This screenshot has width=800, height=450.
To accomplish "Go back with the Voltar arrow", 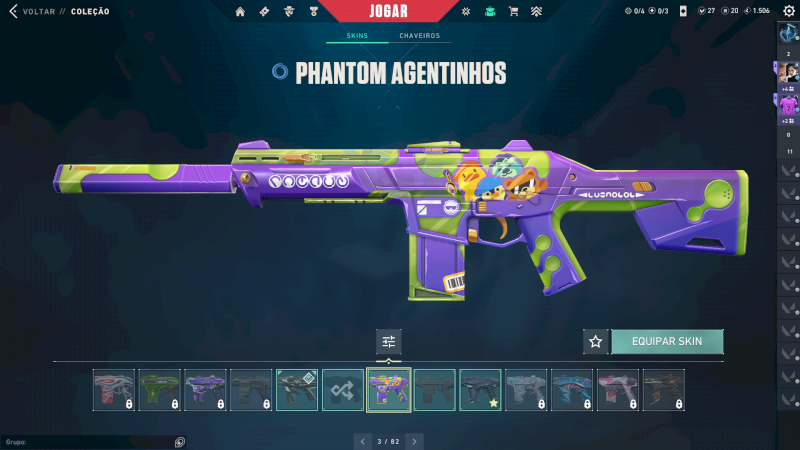I will point(12,11).
